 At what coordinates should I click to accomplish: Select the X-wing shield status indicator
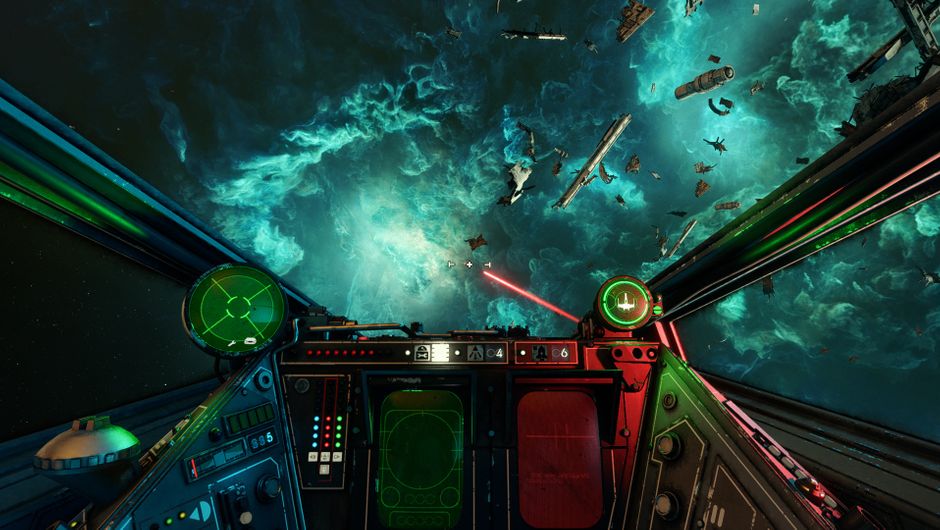coord(625,299)
